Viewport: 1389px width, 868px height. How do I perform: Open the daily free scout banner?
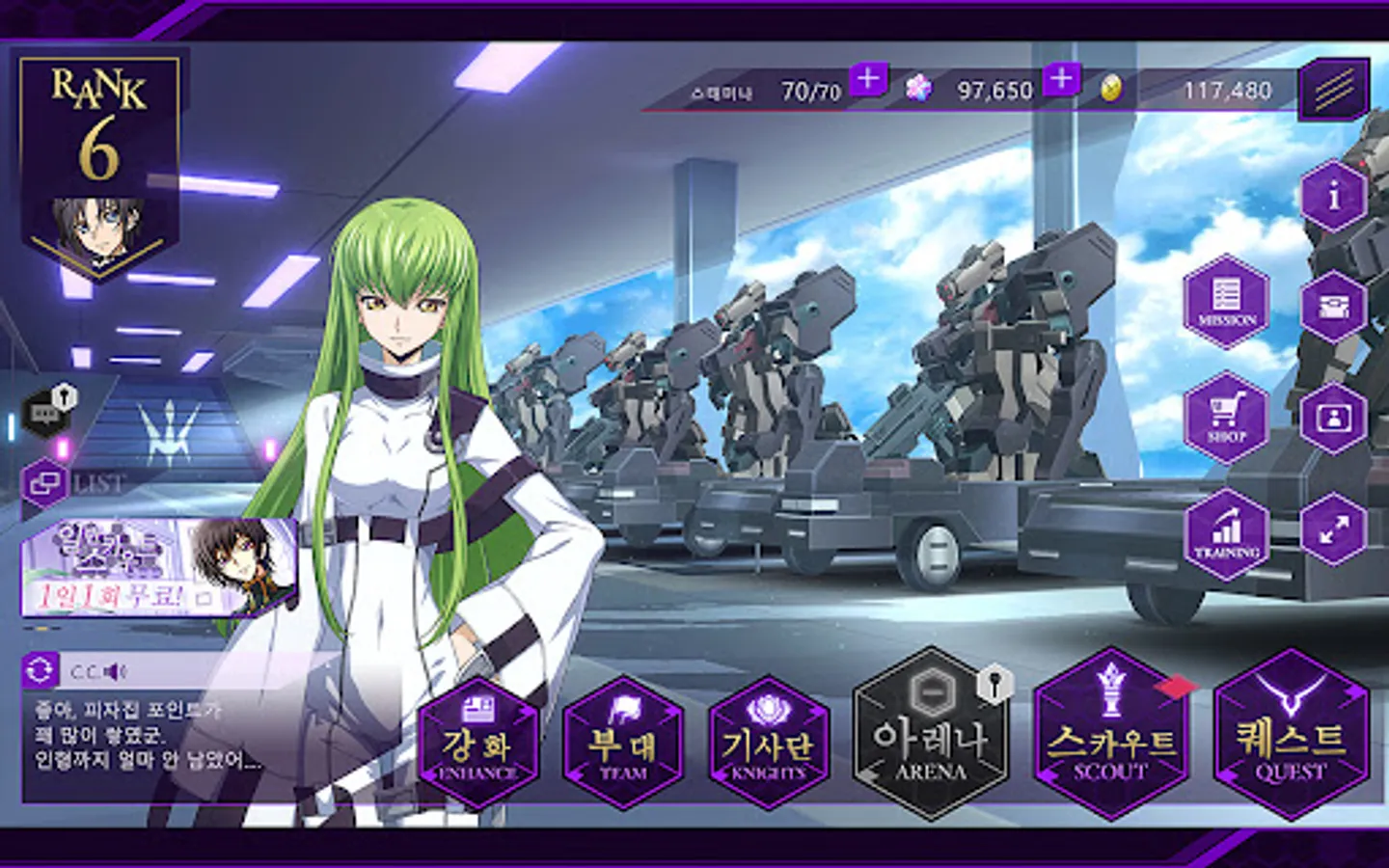coord(159,567)
